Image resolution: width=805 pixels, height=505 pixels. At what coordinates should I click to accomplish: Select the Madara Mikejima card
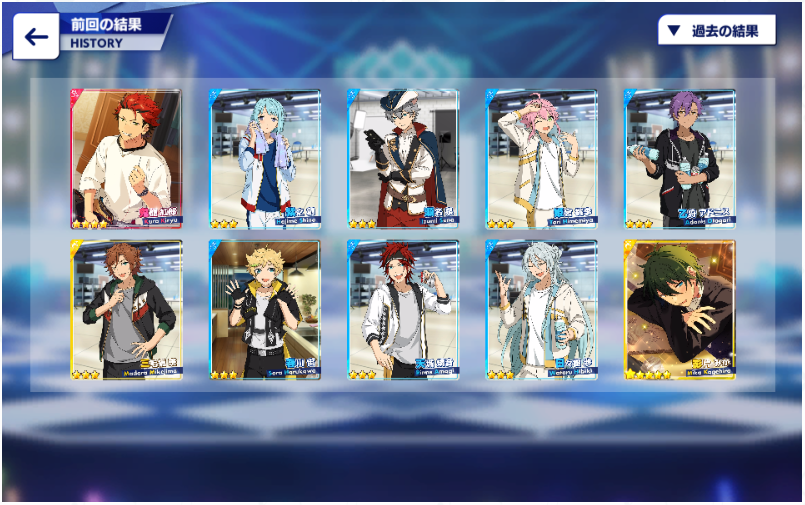126,309
